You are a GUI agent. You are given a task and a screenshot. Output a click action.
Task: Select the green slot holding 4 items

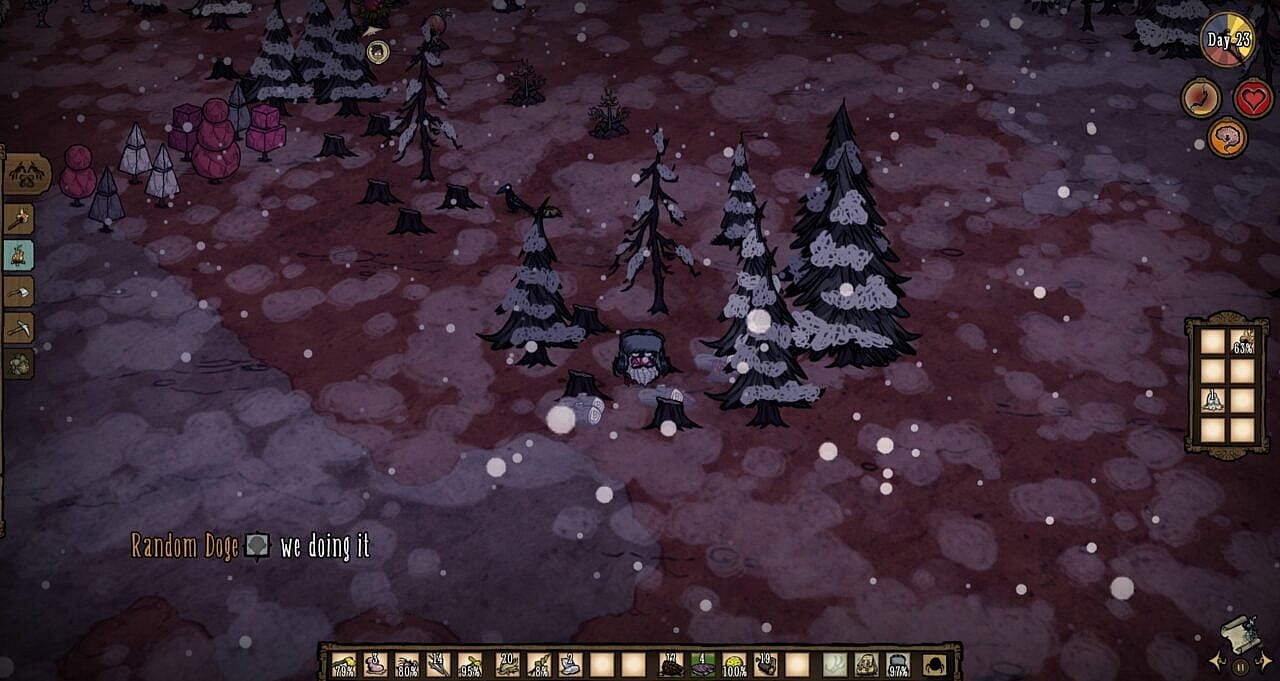[x=703, y=664]
